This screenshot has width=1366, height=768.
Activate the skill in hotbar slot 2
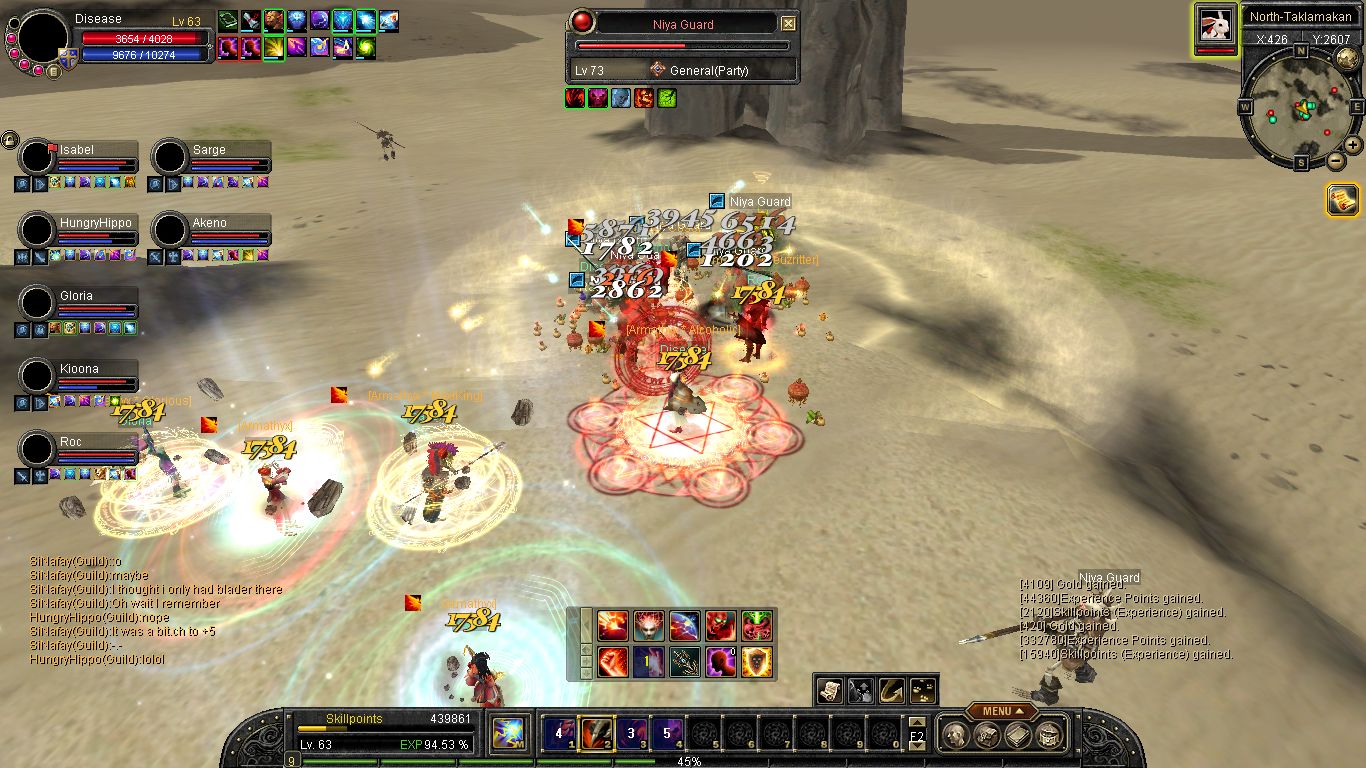pyautogui.click(x=598, y=734)
